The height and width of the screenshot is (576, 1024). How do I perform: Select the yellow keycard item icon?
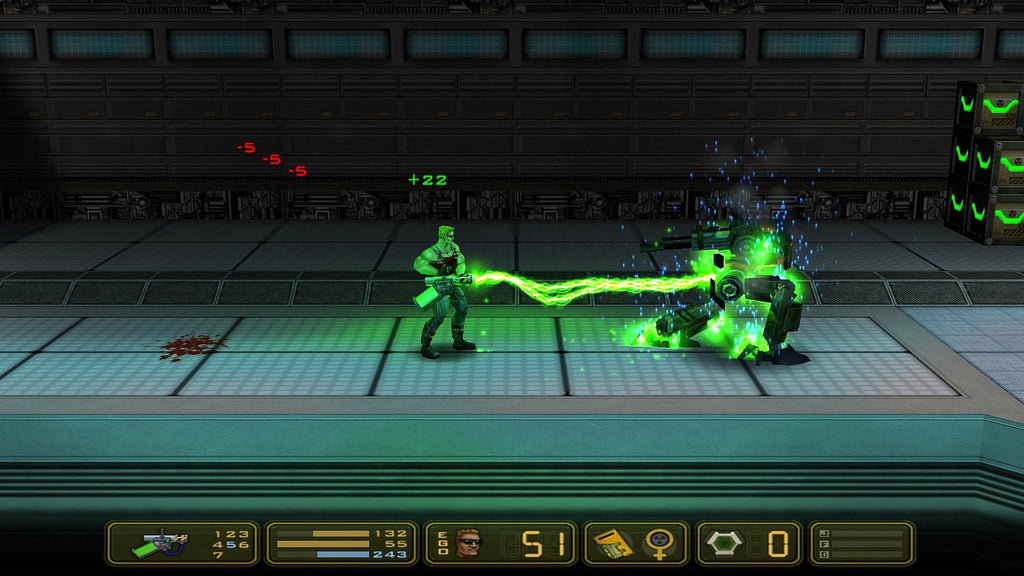point(610,544)
